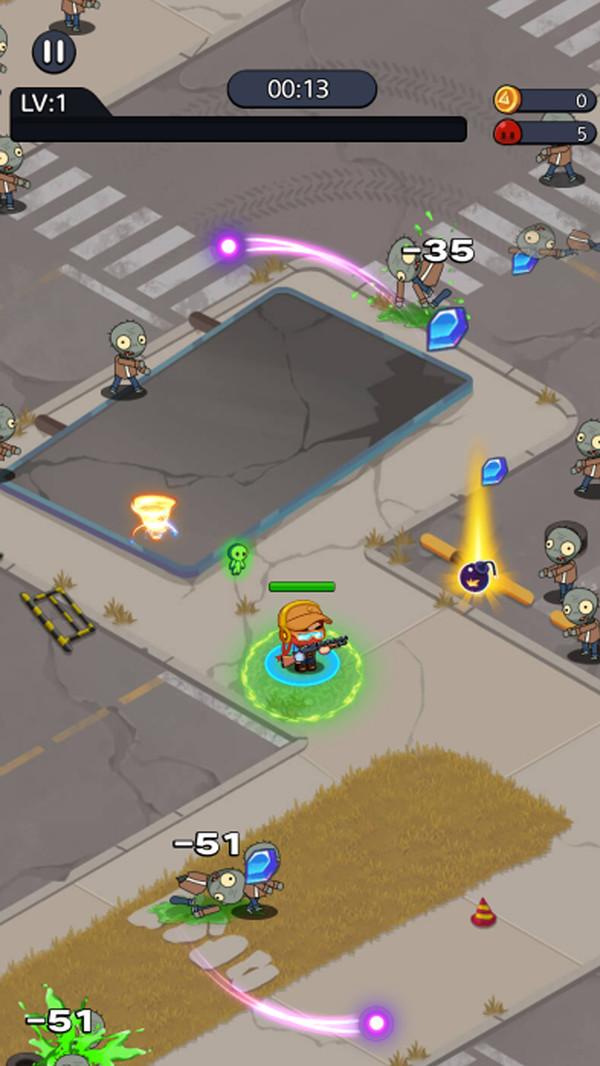Pause the game with the pause button
The image size is (600, 1066).
[54, 52]
